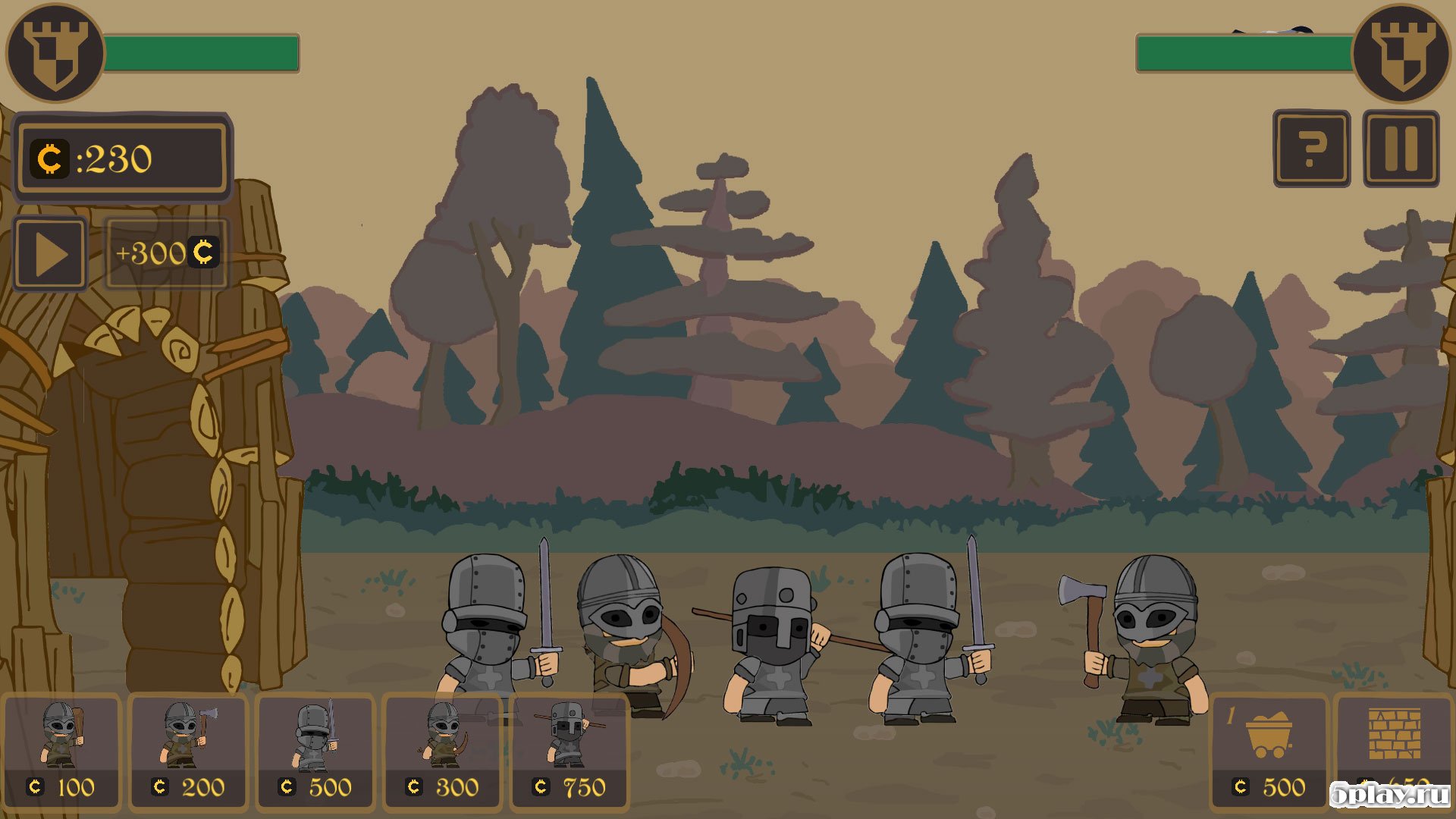Hire the archer for 300

(x=444, y=751)
